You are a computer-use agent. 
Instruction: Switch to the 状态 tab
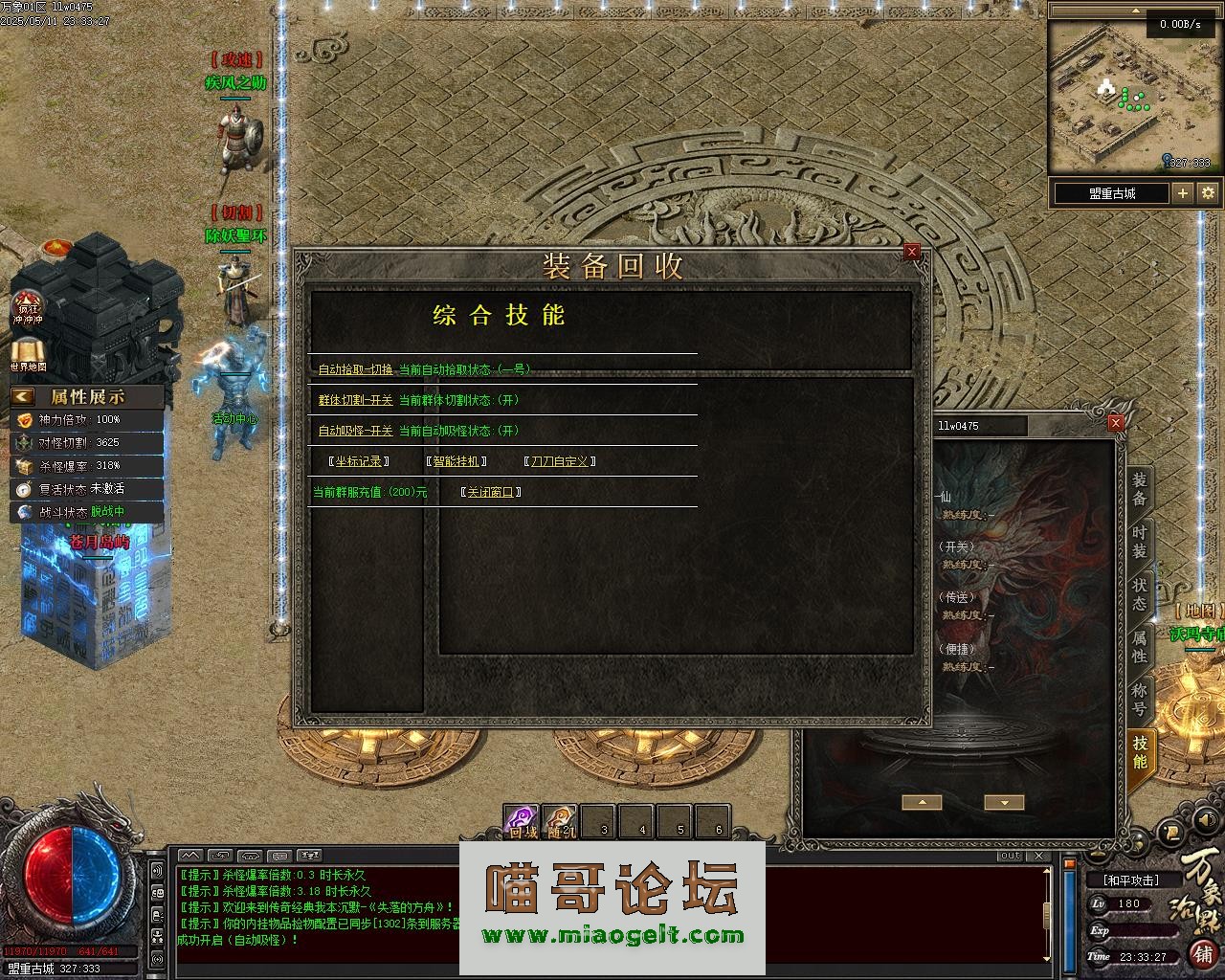pos(1139,594)
